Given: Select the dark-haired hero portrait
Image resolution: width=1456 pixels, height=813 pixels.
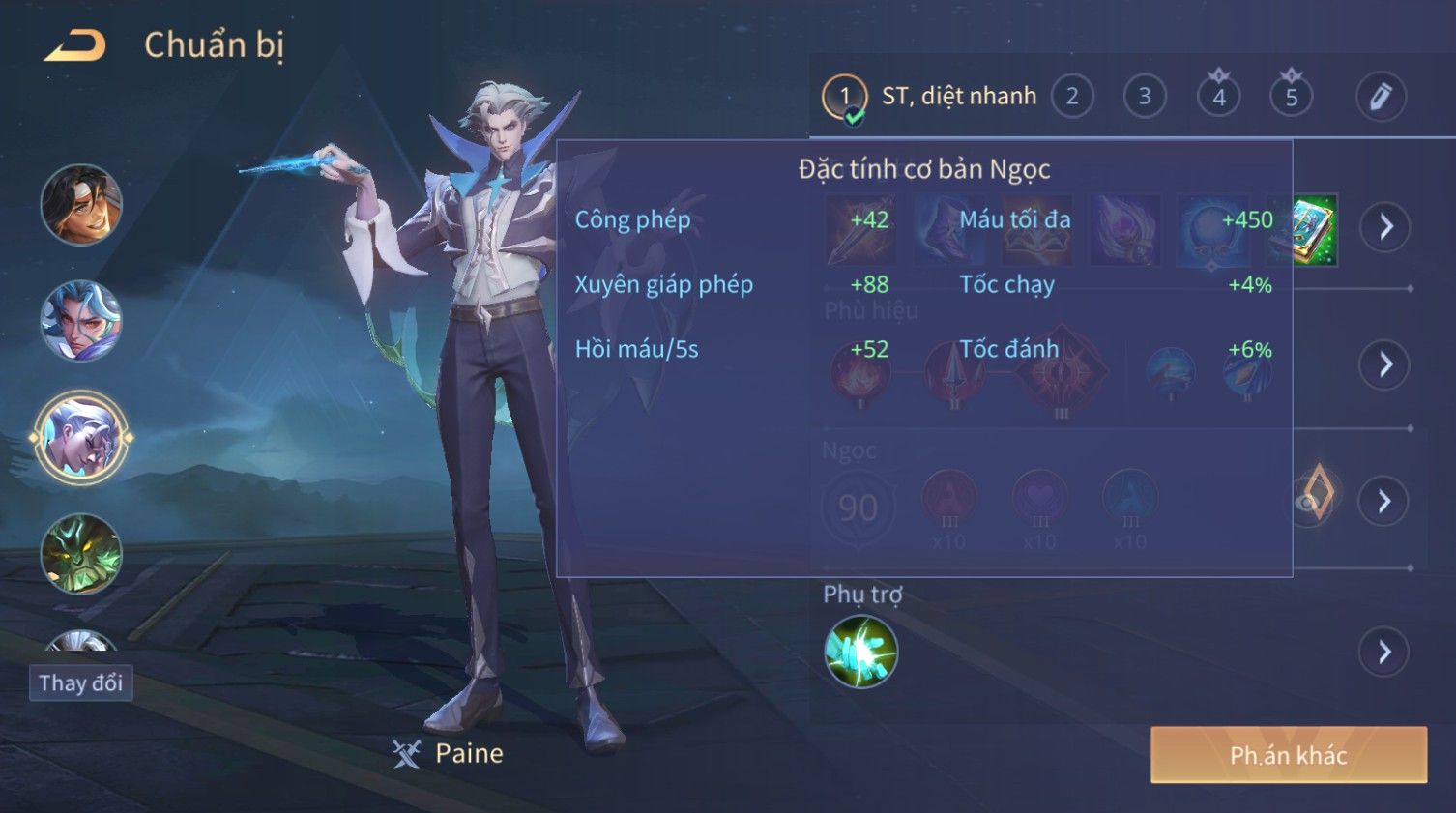Looking at the screenshot, I should [x=81, y=205].
